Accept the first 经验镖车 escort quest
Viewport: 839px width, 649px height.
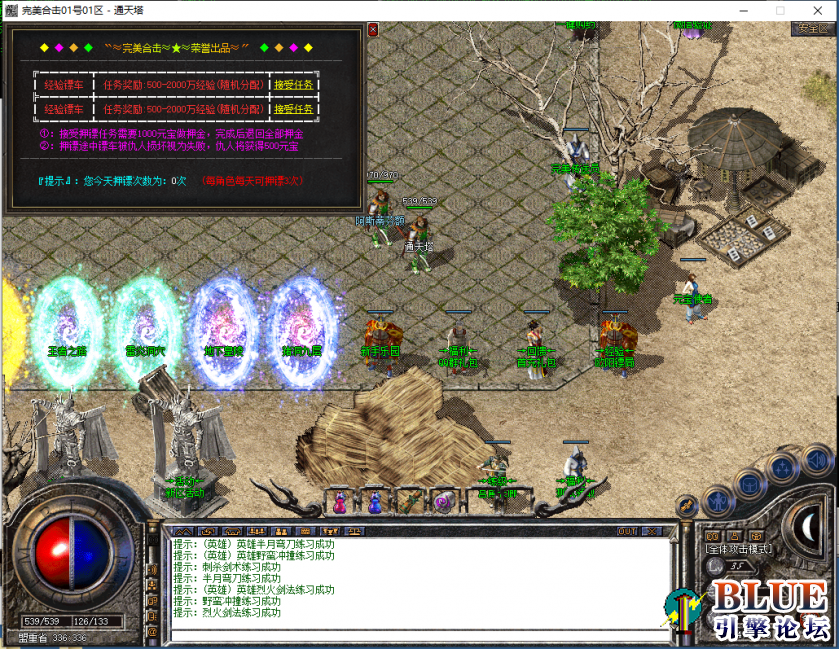294,85
